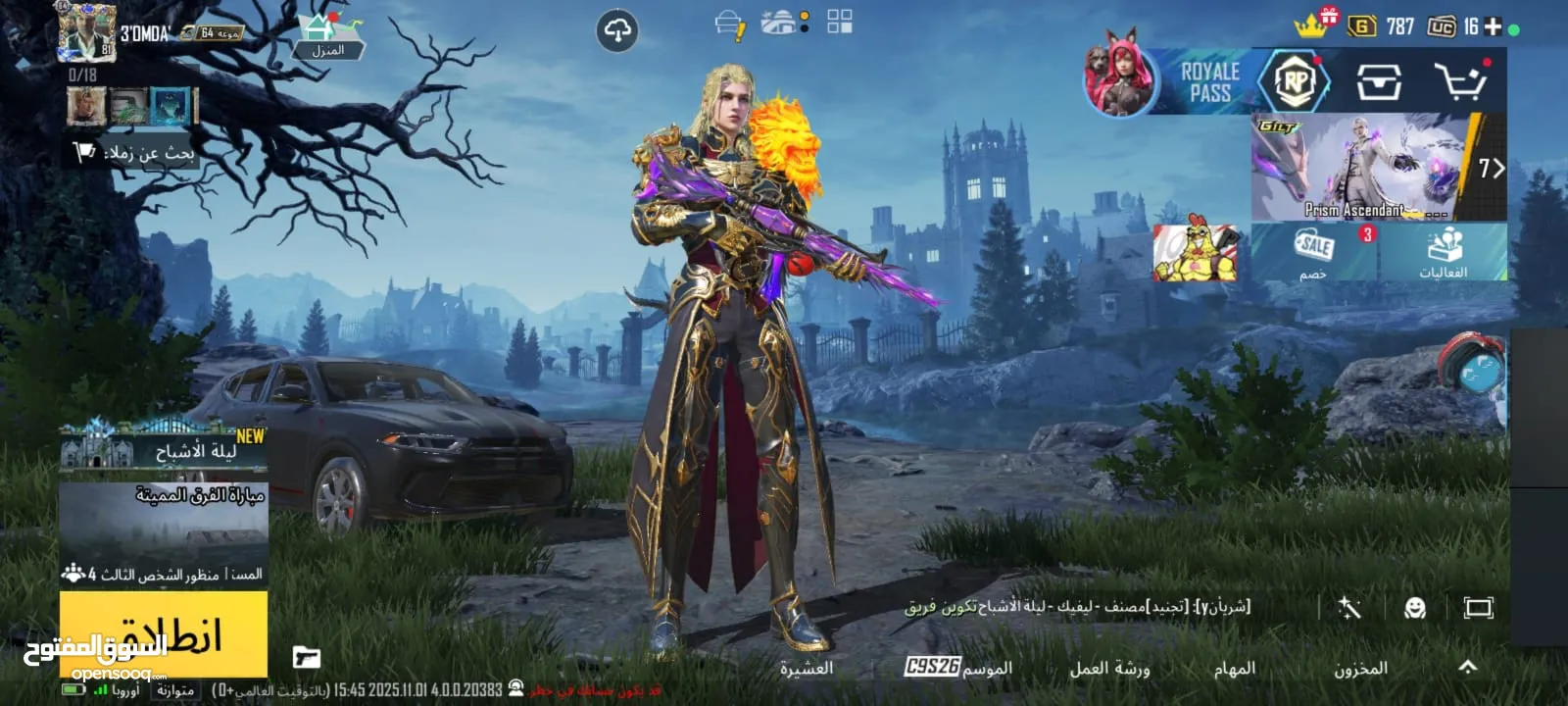Open the shopping cart store
This screenshot has width=1568, height=706.
[1459, 82]
